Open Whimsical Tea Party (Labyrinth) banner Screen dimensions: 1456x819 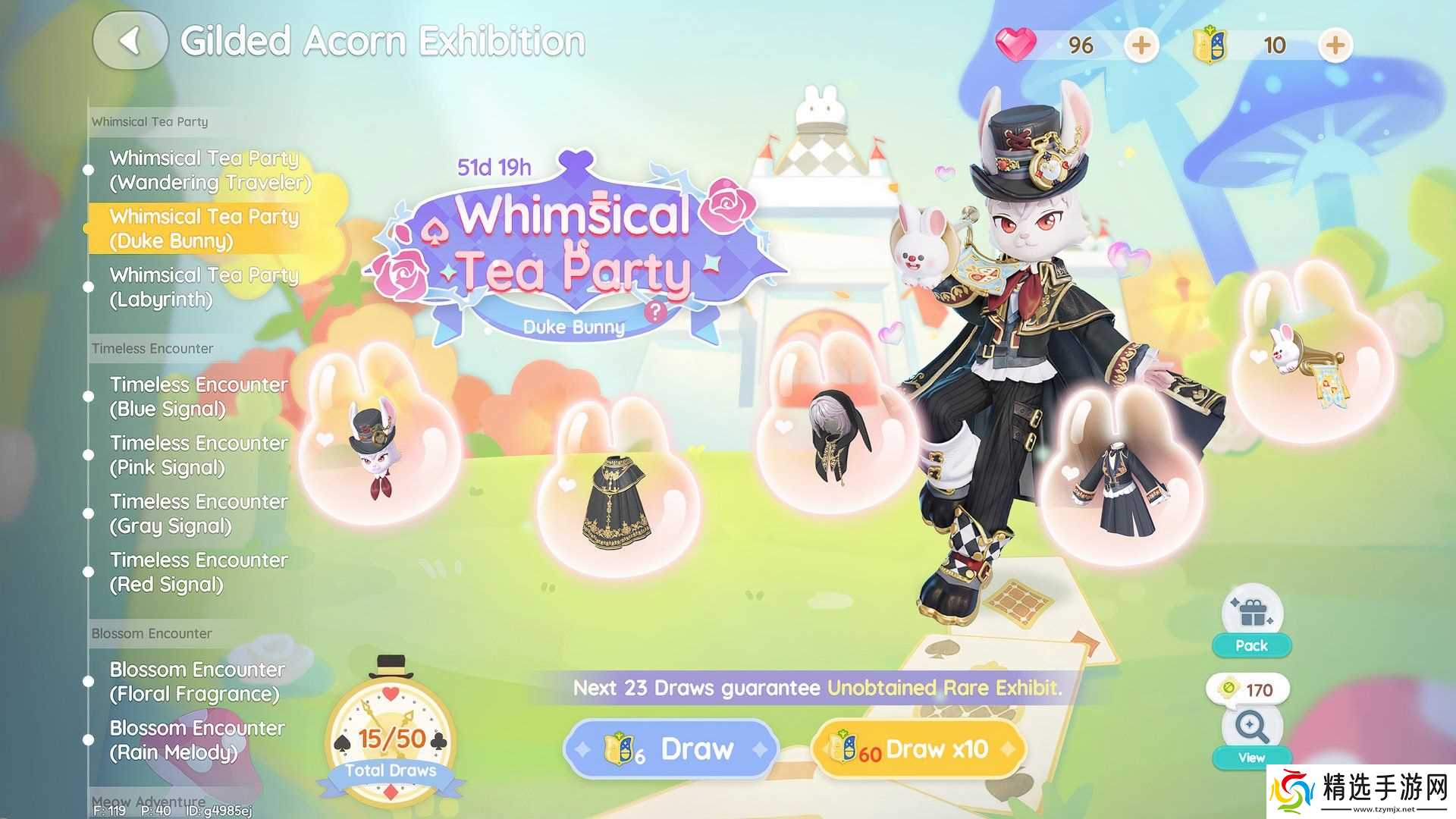tap(203, 287)
